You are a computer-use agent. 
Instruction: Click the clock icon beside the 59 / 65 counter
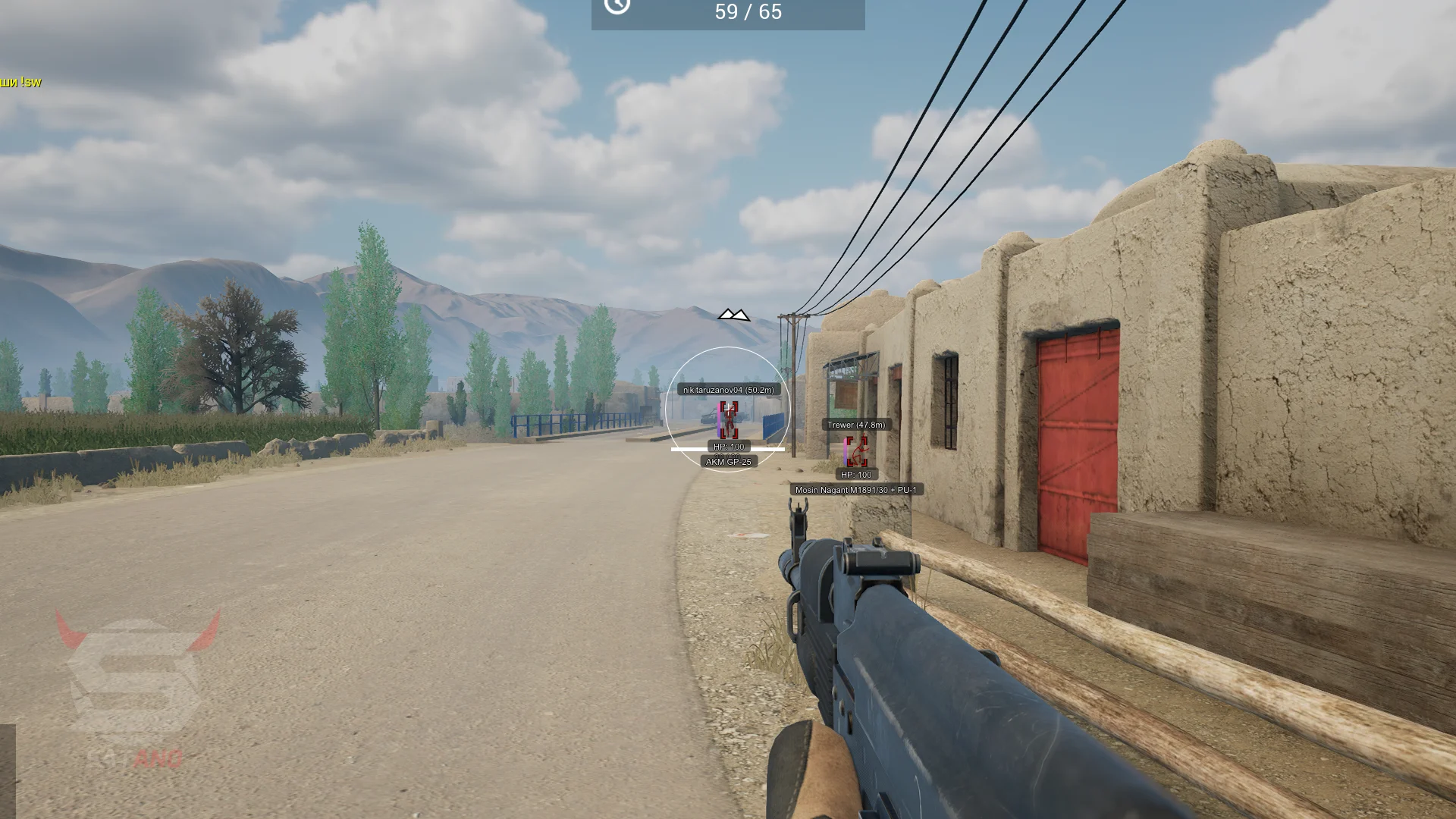click(x=617, y=6)
